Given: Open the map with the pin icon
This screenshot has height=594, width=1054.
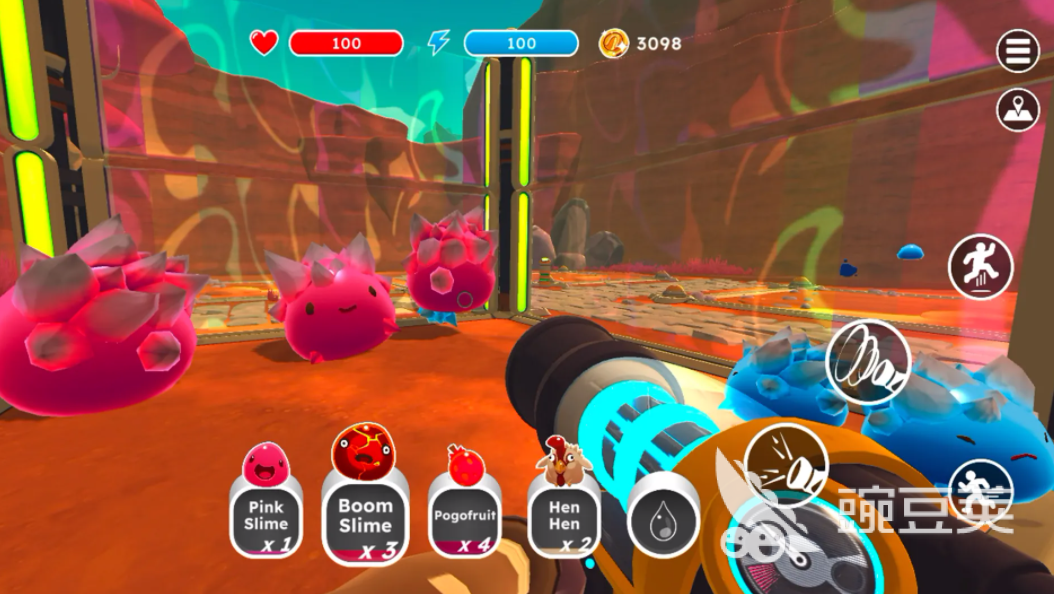Looking at the screenshot, I should (1018, 110).
